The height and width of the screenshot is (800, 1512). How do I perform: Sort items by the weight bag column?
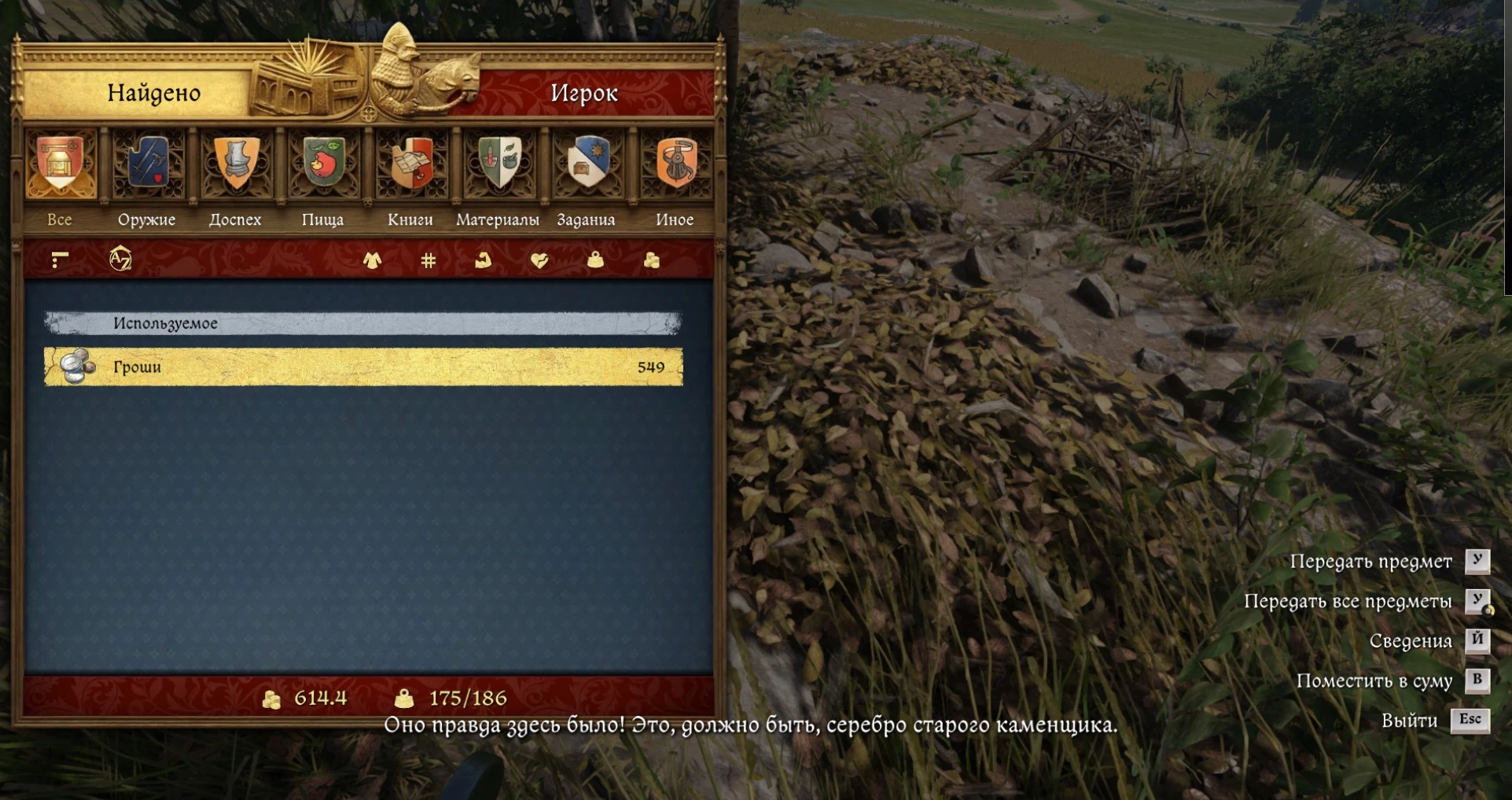click(595, 260)
